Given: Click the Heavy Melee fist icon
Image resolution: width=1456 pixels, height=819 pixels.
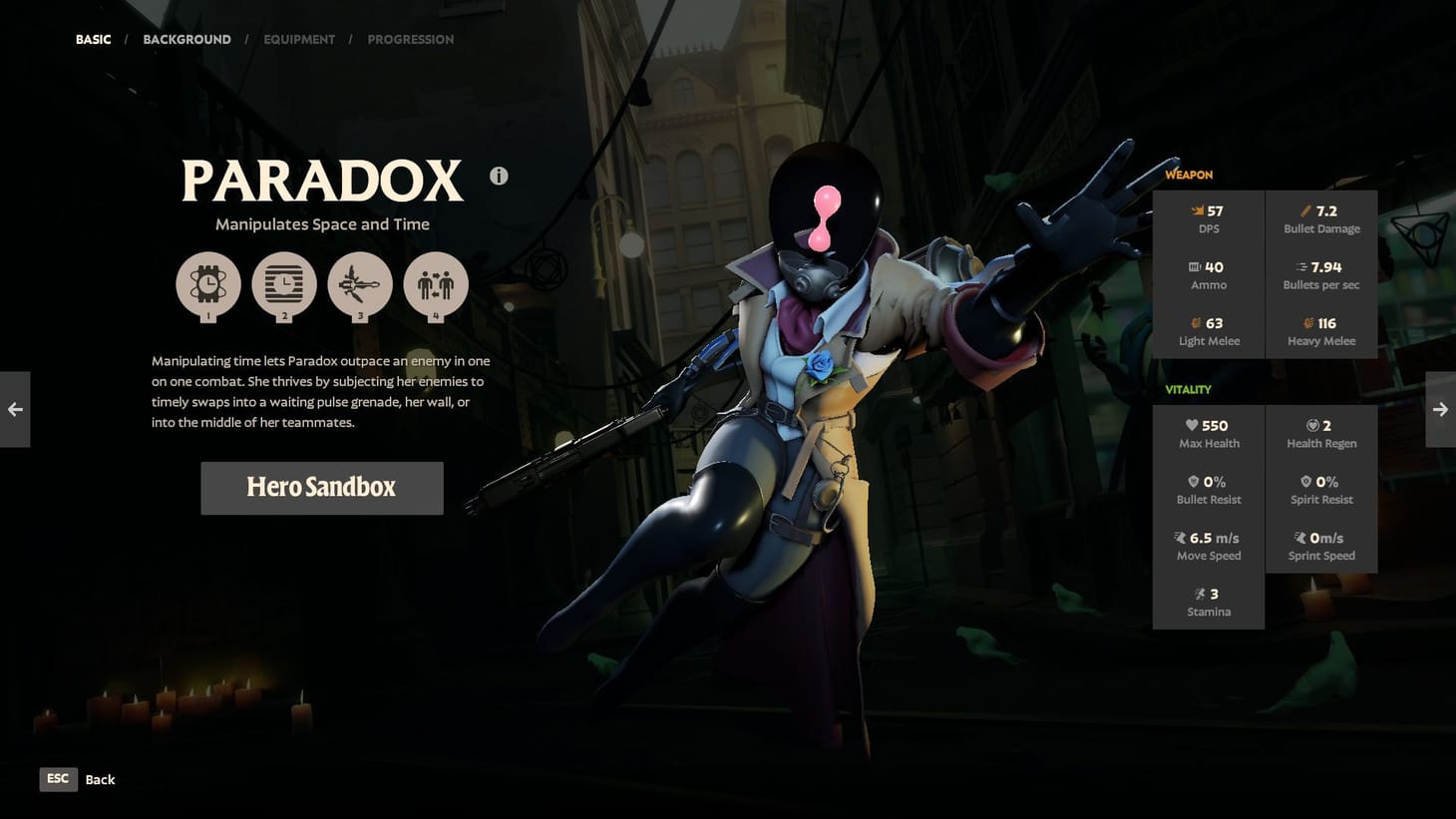Looking at the screenshot, I should pyautogui.click(x=1307, y=323).
